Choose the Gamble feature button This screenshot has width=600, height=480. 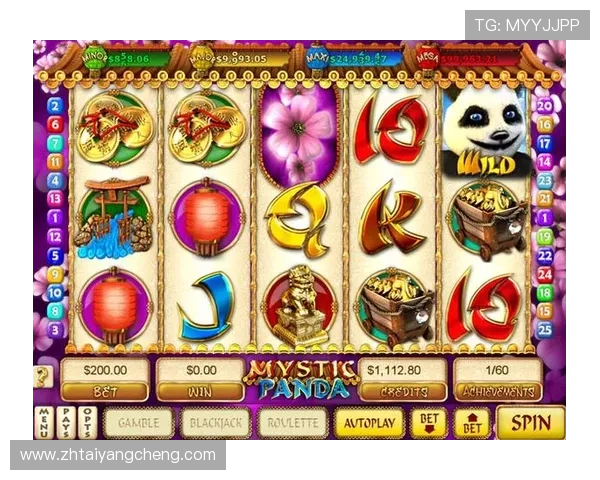pos(139,423)
